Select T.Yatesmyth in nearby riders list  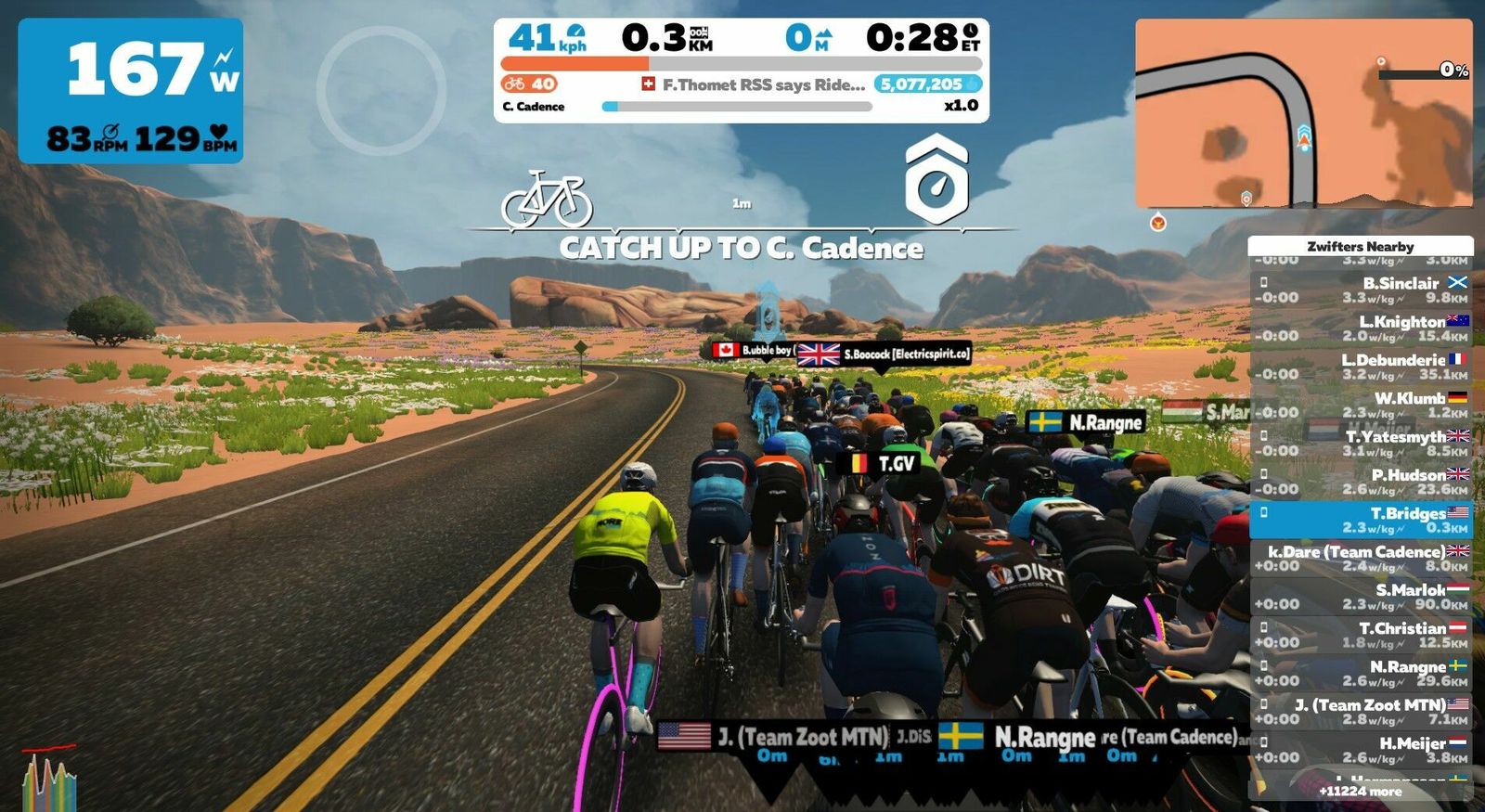[1361, 443]
